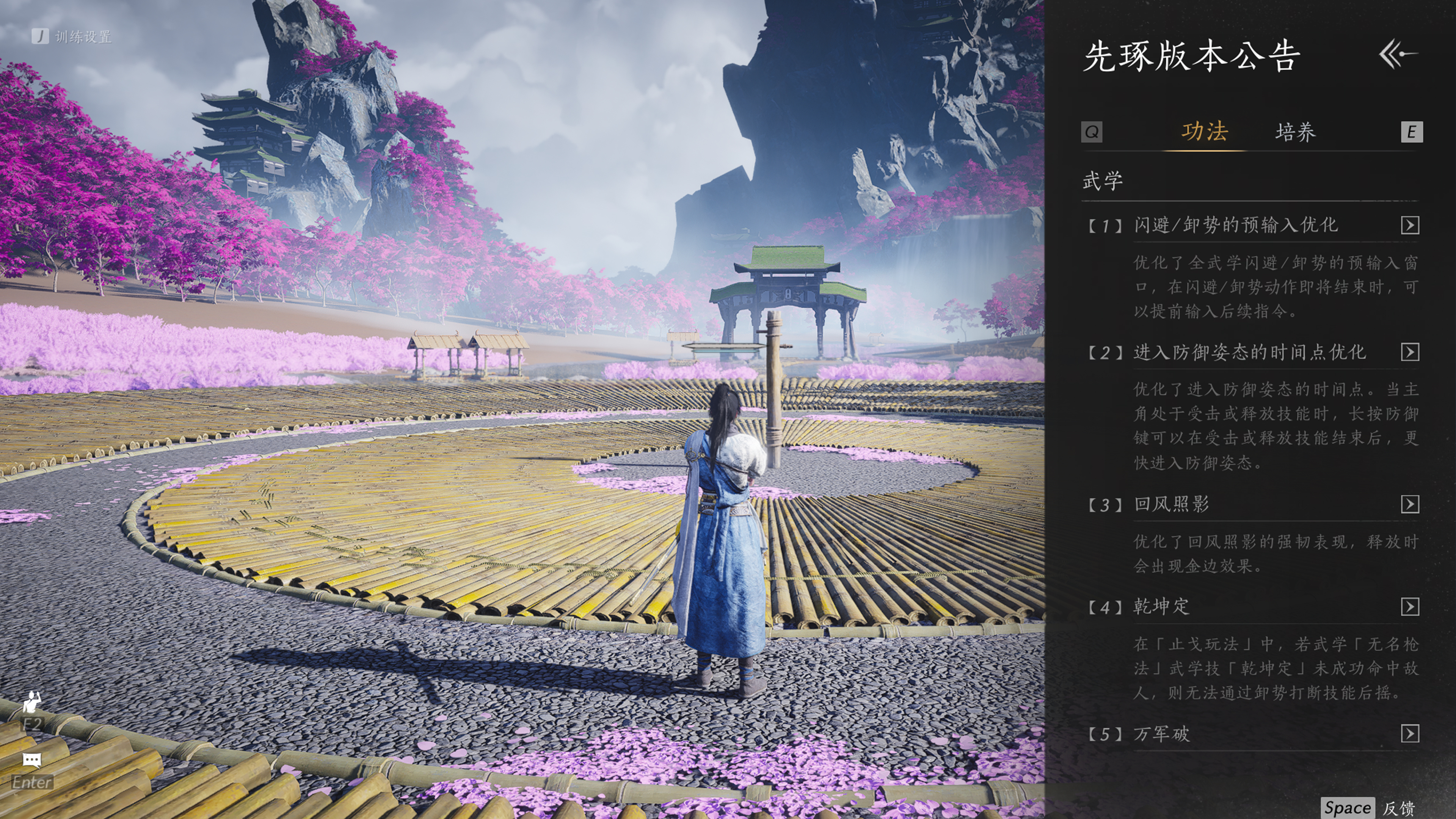Switch to the 功法 tab

pos(1205,132)
